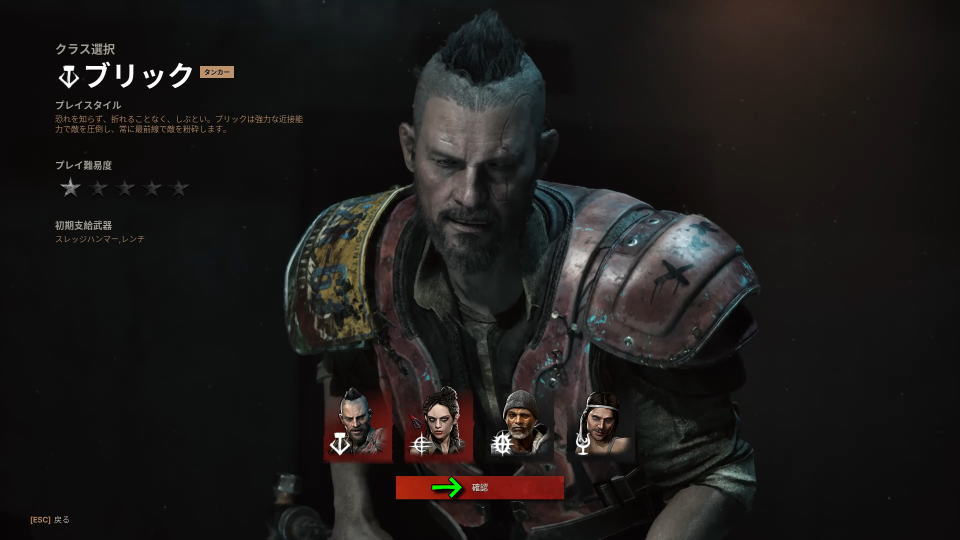
Task: Go back using the 戻る option
Action: click(50, 519)
